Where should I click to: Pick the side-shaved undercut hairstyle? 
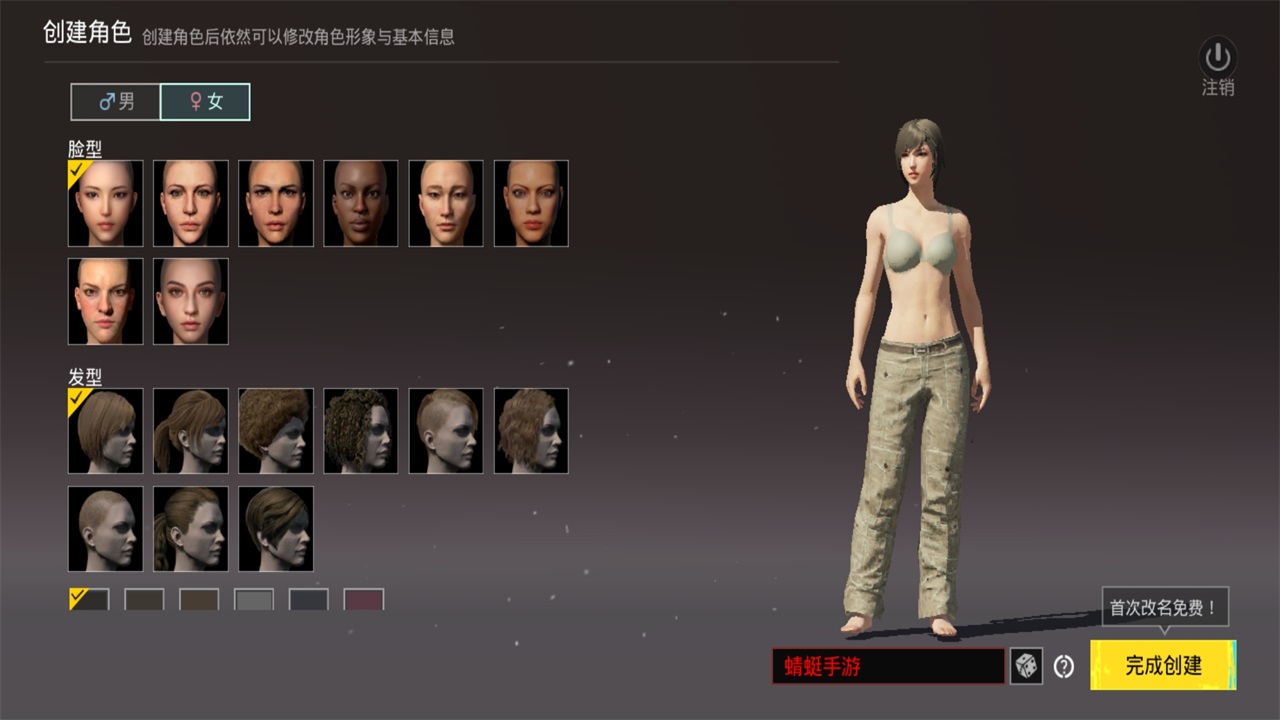pos(446,431)
